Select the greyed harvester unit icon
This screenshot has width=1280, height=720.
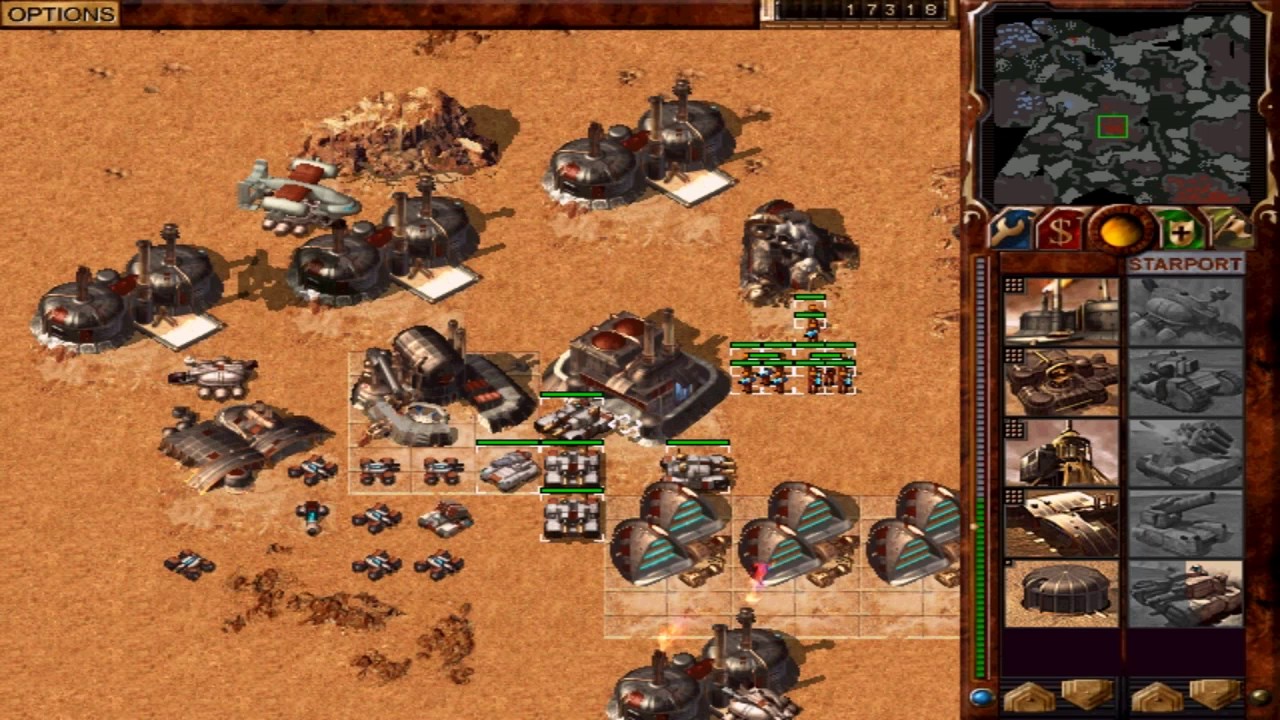tap(1185, 312)
